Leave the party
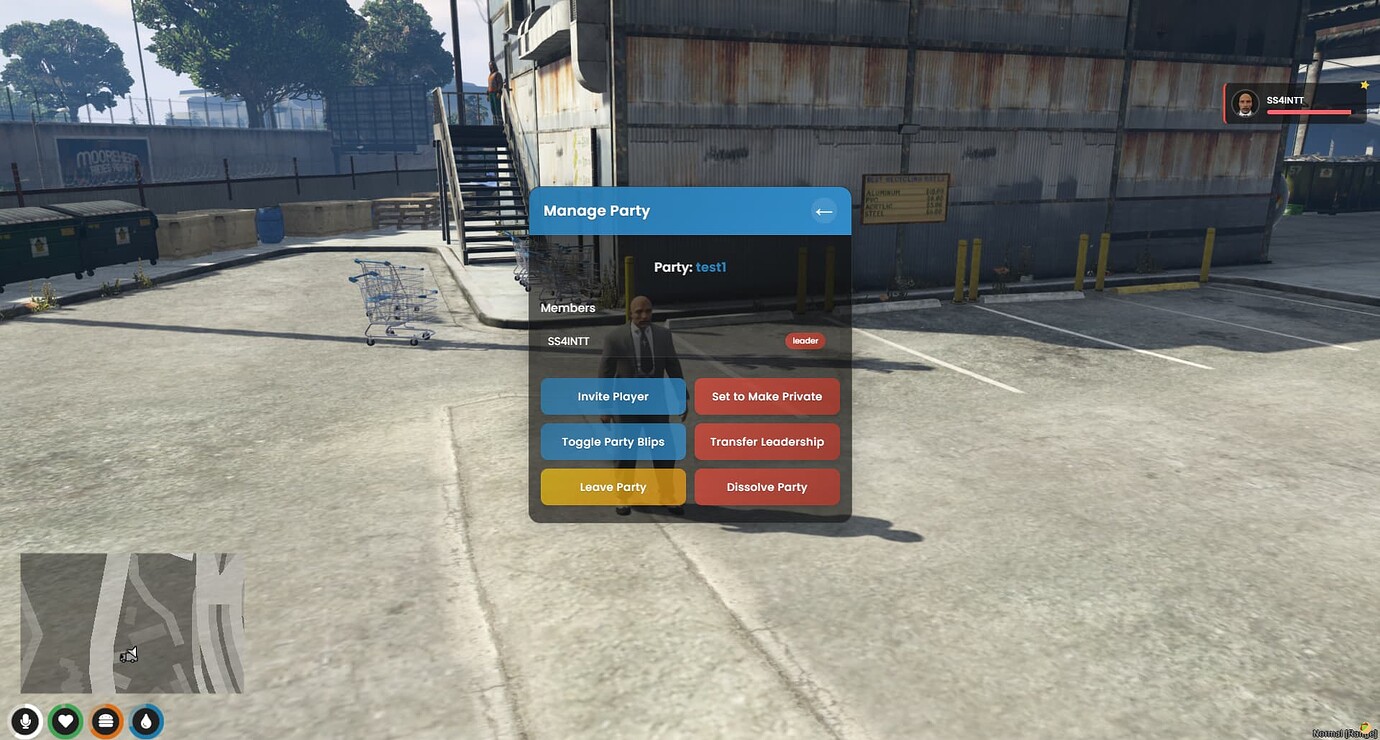 tap(613, 486)
